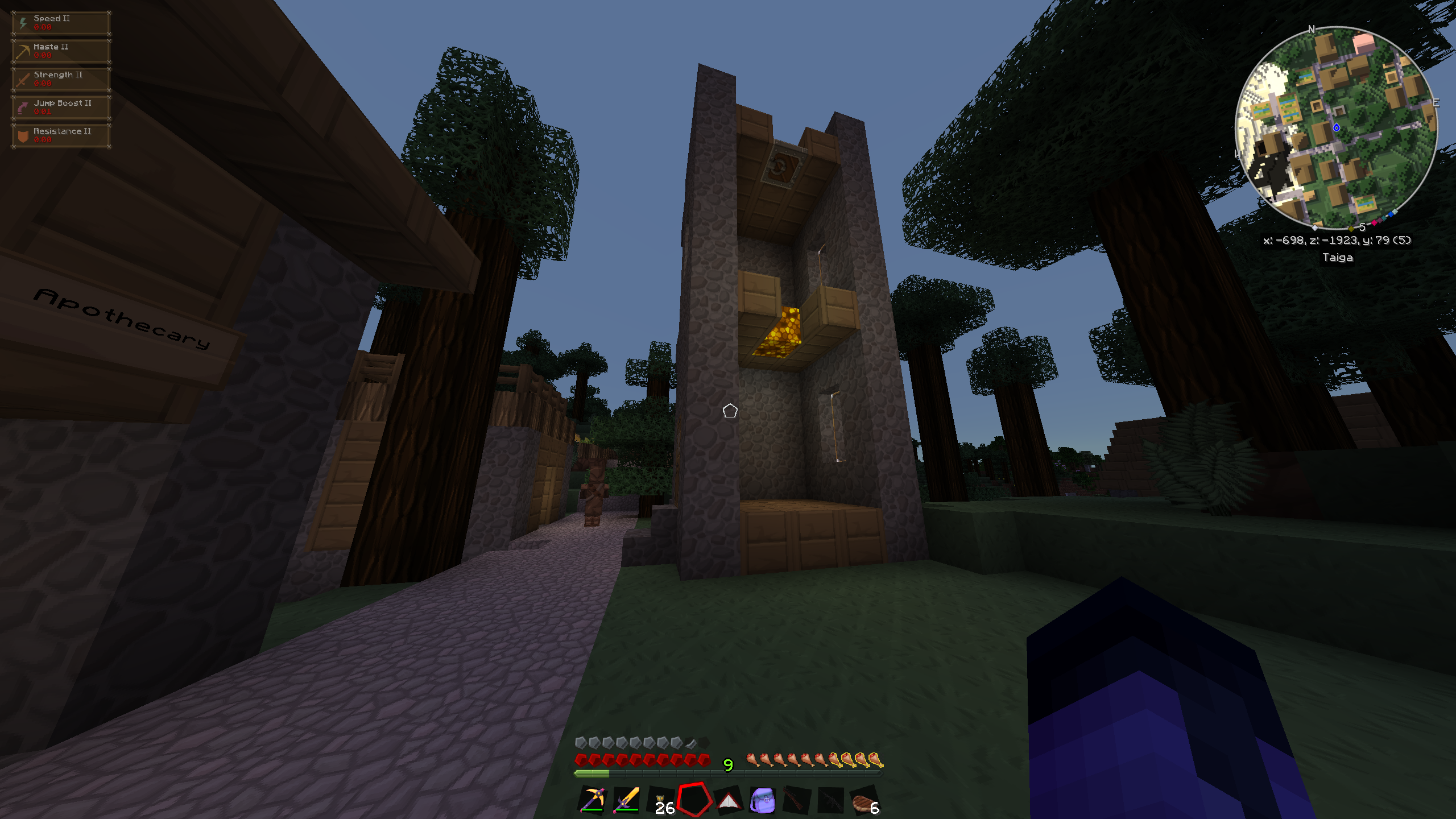Viewport: 1456px width, 819px height.
Task: Click the Haste II status effect
Action: (61, 51)
